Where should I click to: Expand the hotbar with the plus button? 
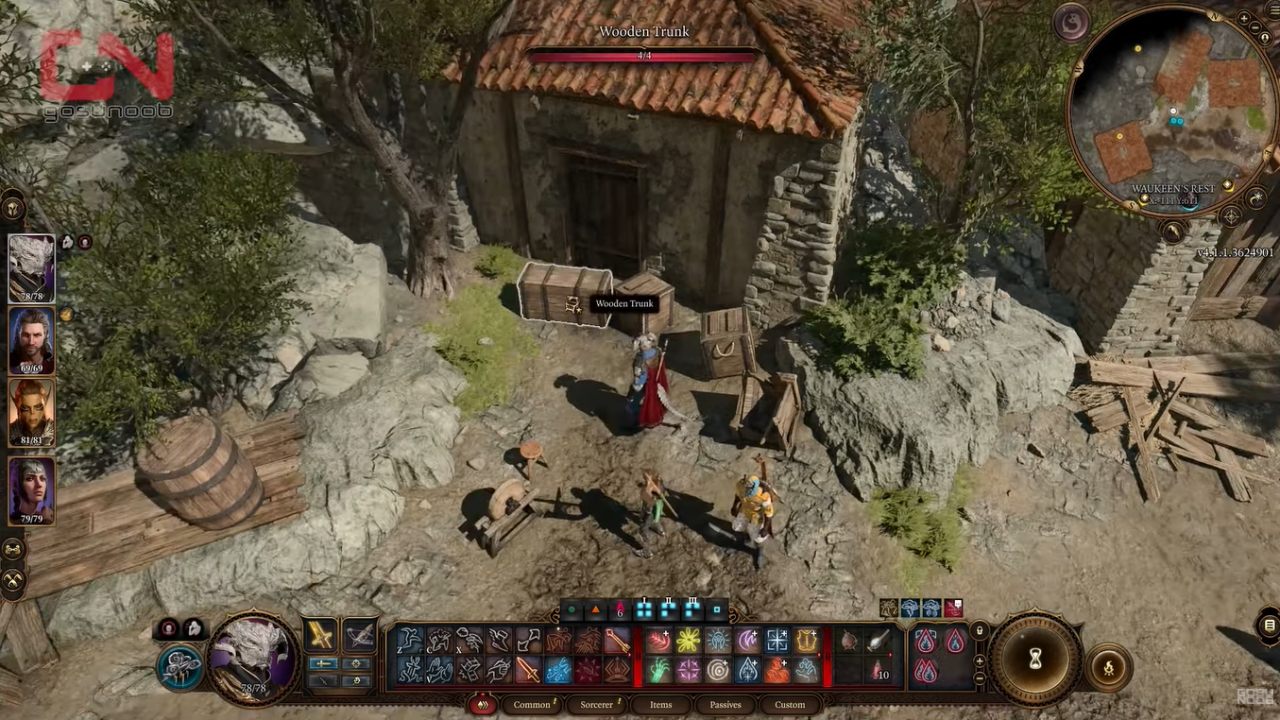(x=979, y=661)
